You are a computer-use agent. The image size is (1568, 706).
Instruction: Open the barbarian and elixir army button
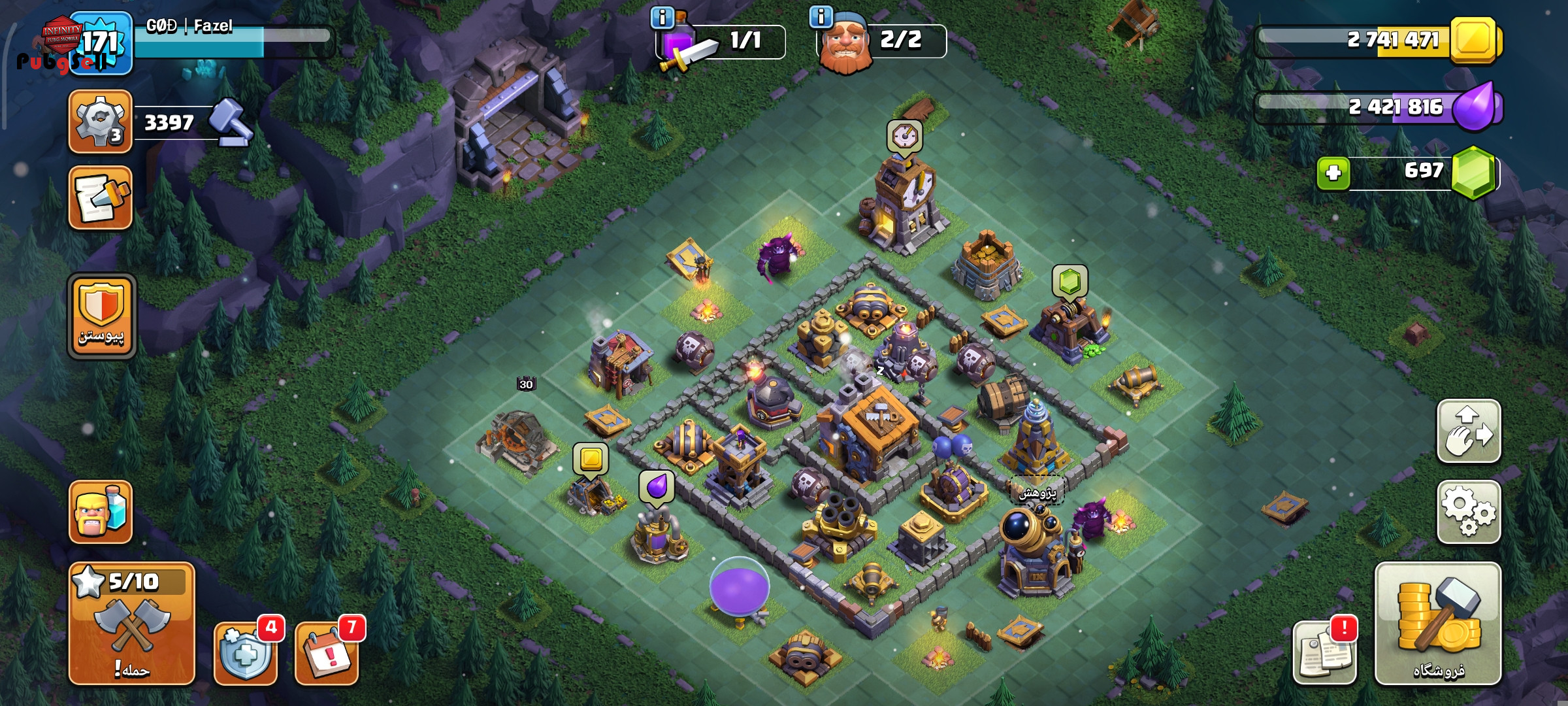pyautogui.click(x=101, y=512)
